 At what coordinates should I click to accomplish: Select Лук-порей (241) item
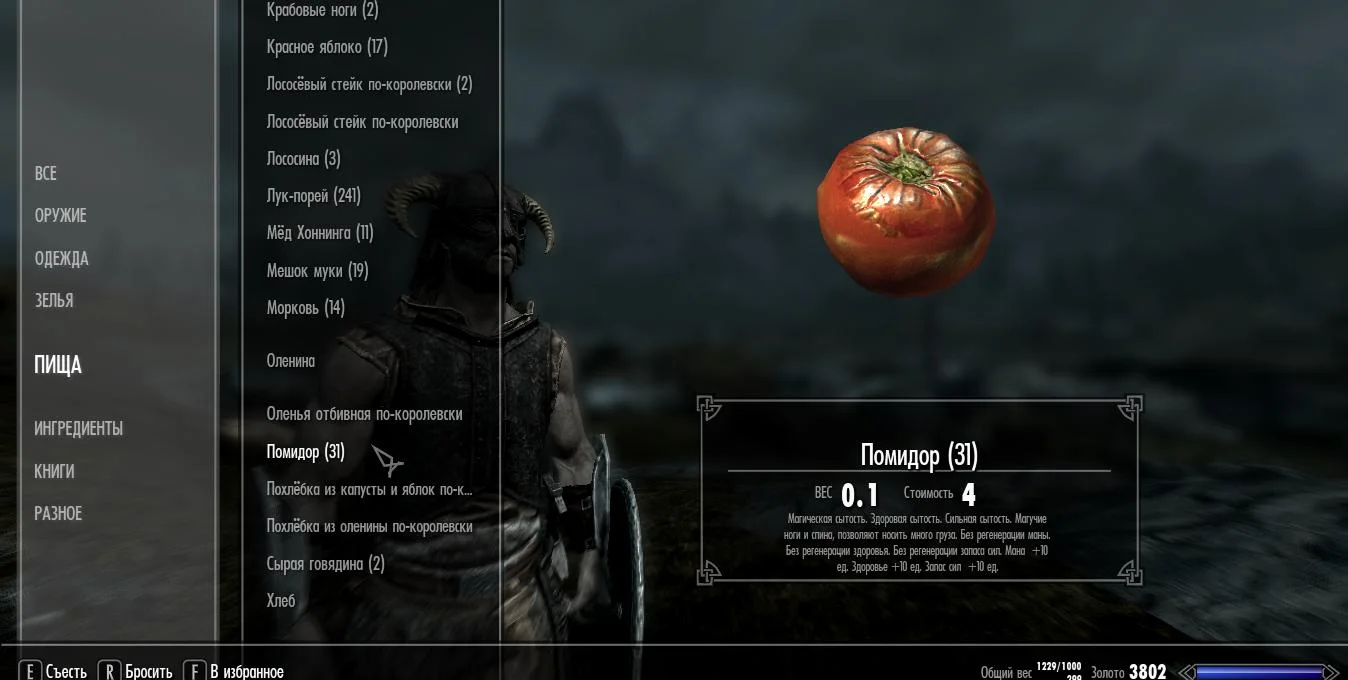click(313, 196)
